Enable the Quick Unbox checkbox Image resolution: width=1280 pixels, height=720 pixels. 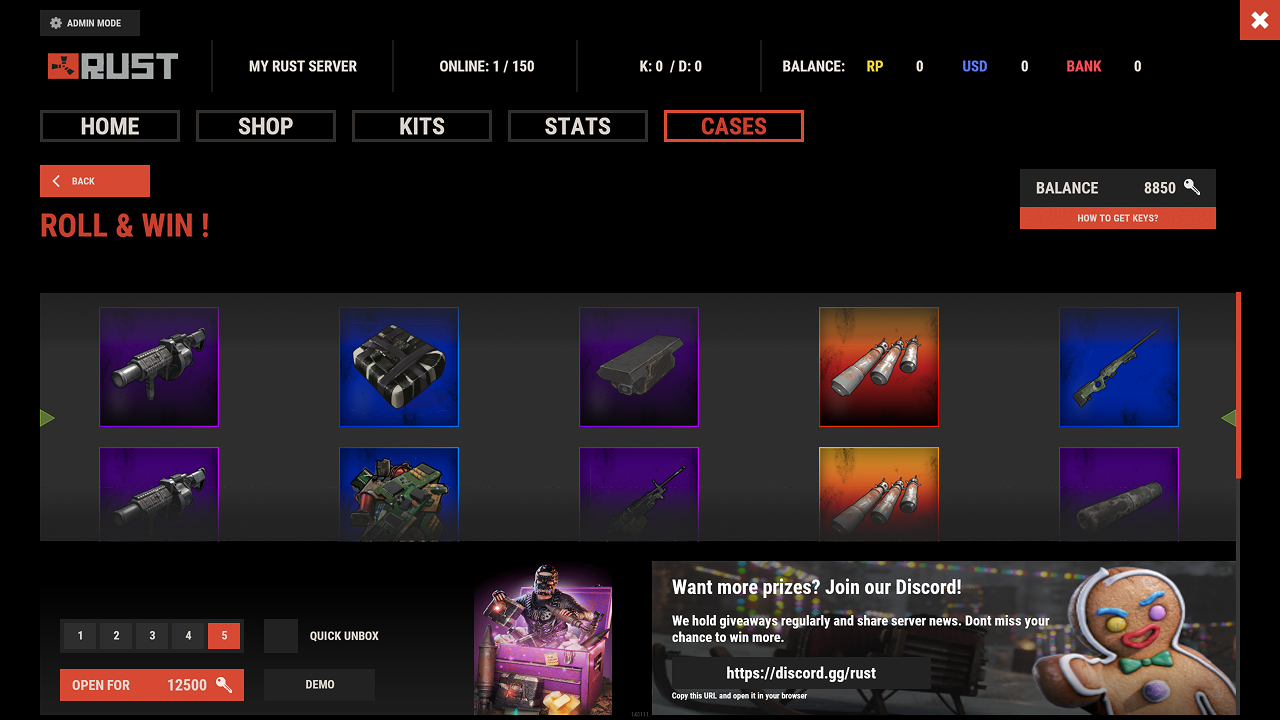(x=281, y=636)
